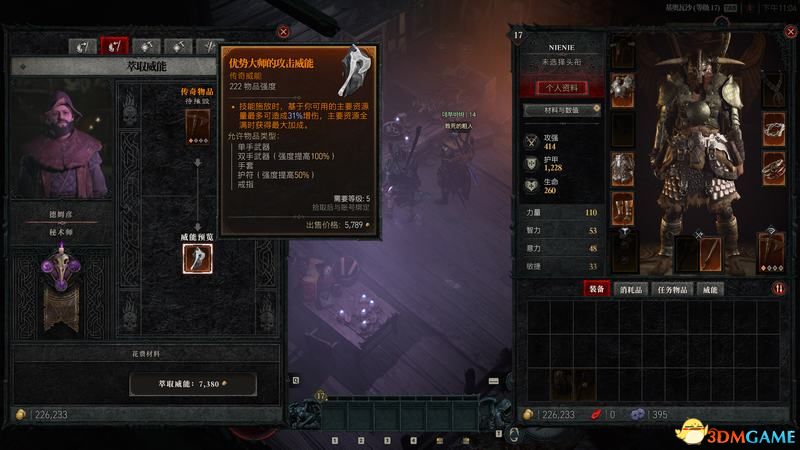Click the inventory sort button

(779, 289)
